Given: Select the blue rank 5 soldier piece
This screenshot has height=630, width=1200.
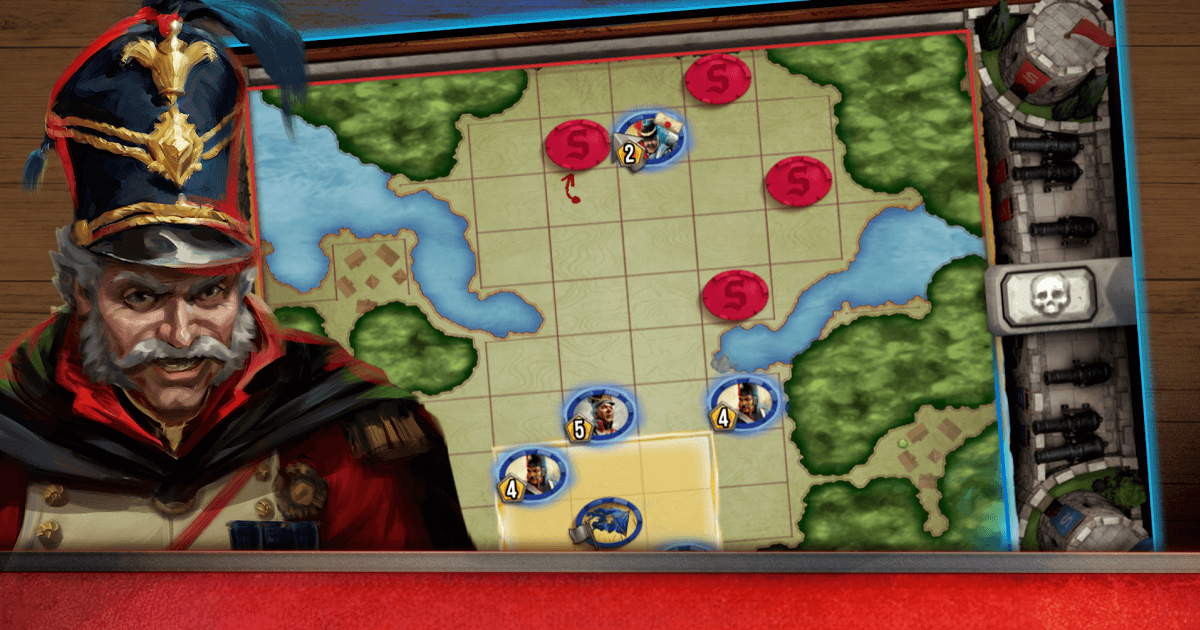Looking at the screenshot, I should tap(600, 413).
